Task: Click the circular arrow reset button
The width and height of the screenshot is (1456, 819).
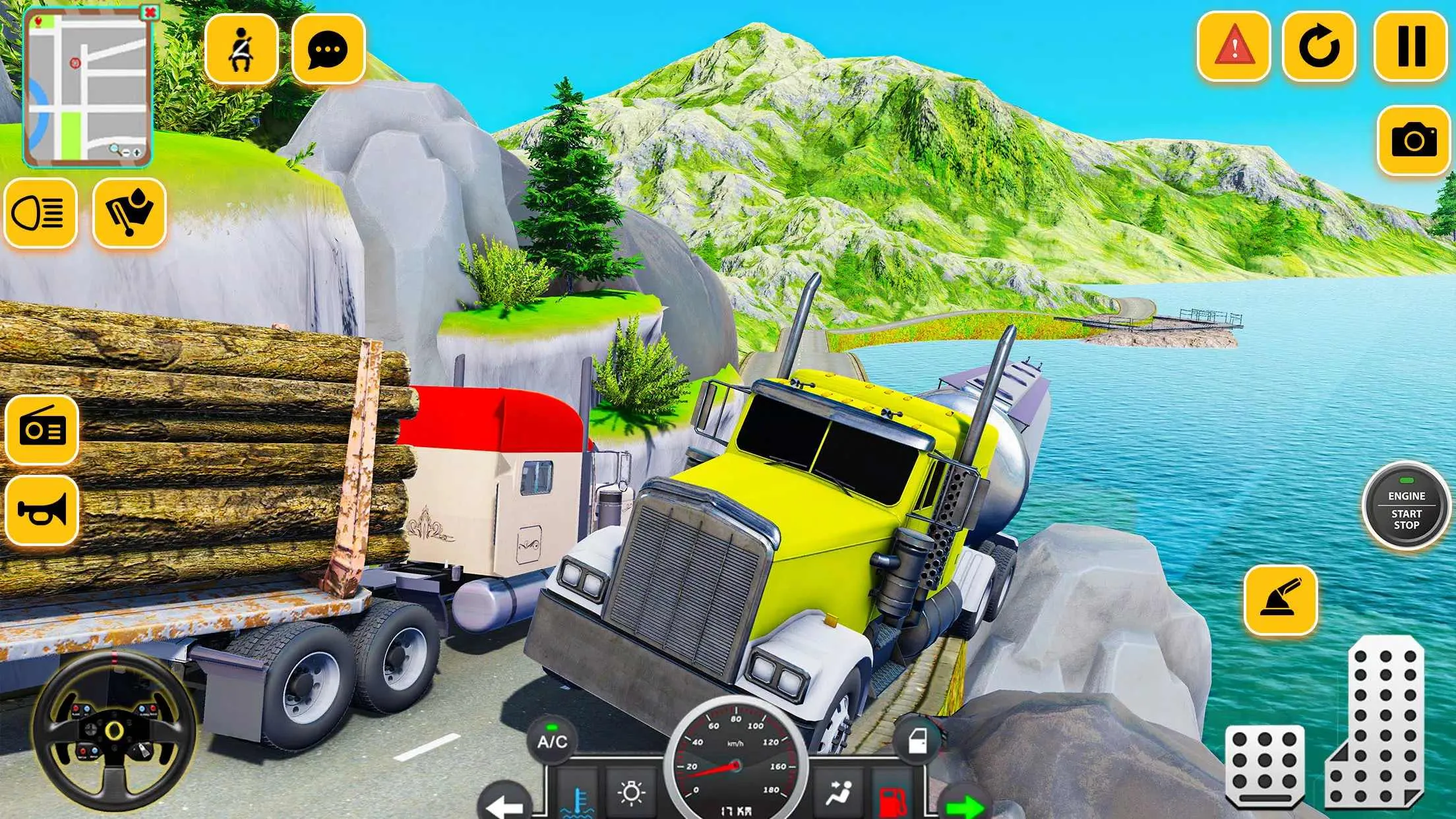Action: click(x=1319, y=46)
